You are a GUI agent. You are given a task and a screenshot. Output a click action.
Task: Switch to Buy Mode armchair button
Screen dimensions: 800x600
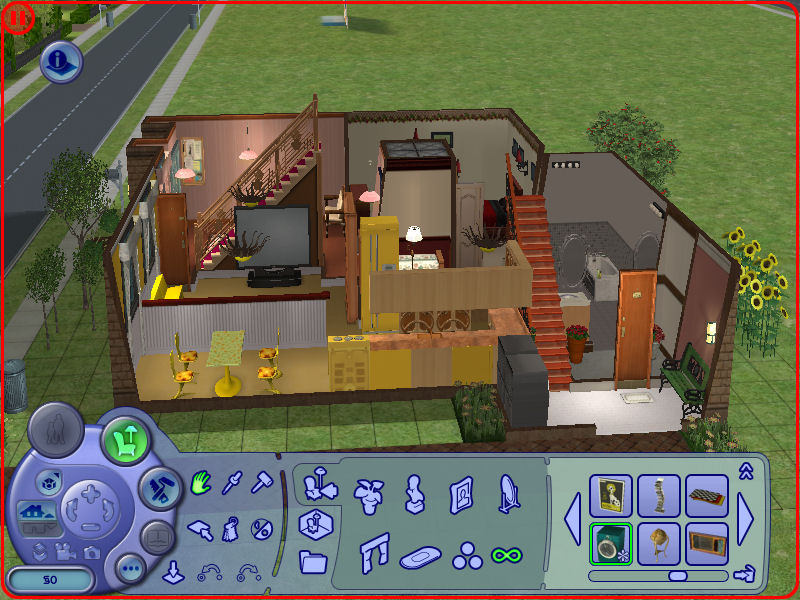(x=125, y=438)
